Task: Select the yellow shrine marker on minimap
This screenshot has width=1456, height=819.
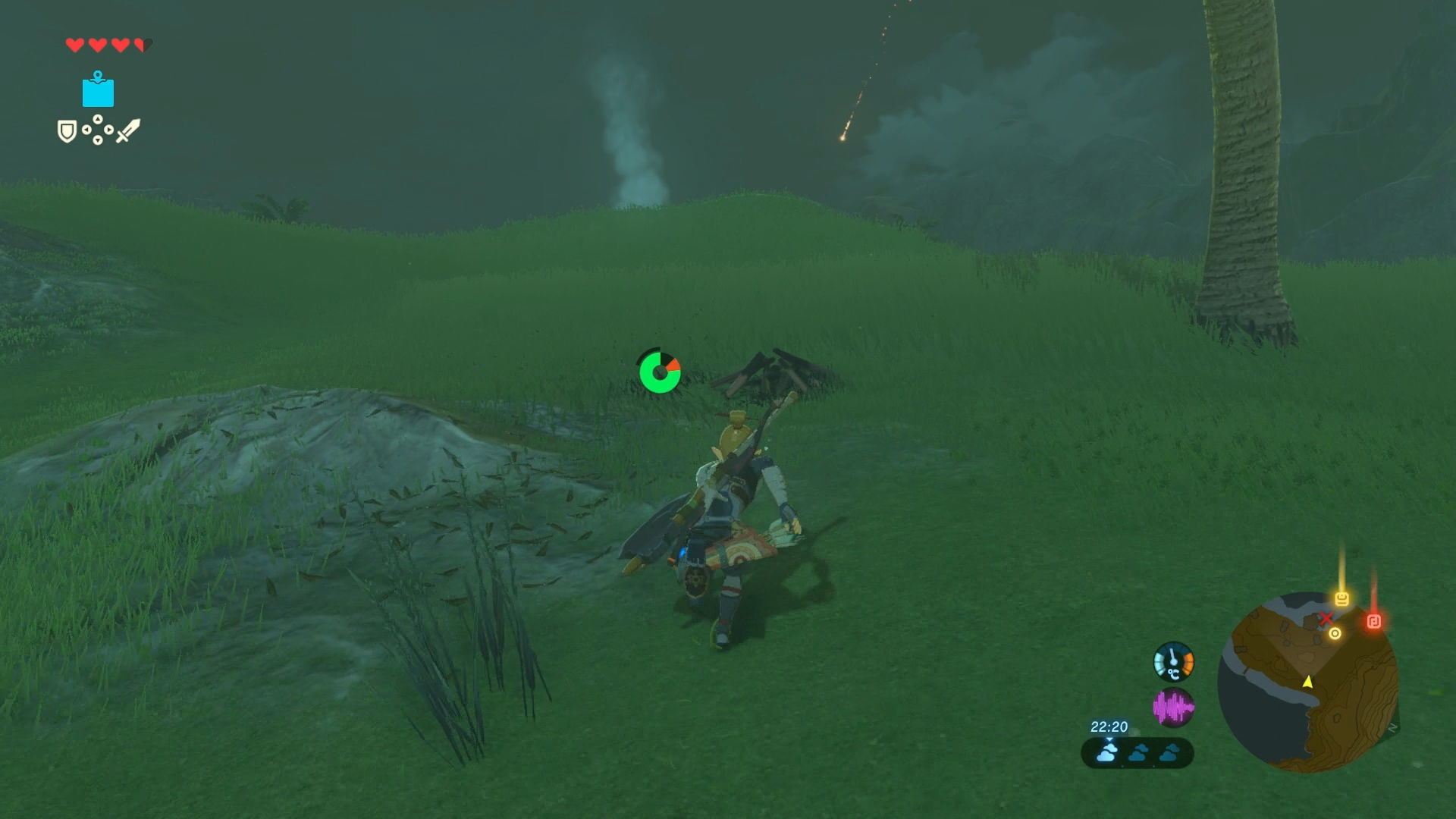Action: 1342,599
